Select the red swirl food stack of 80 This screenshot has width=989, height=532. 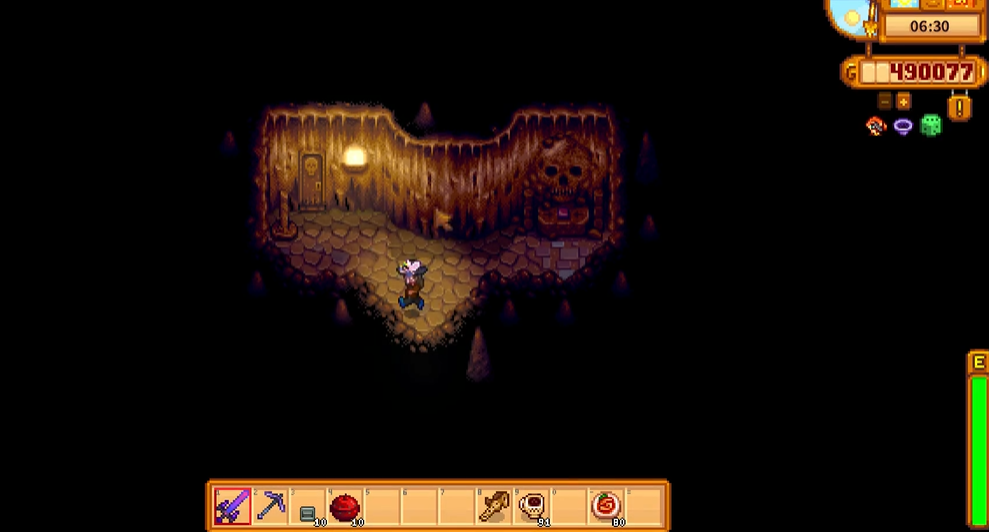click(x=606, y=507)
